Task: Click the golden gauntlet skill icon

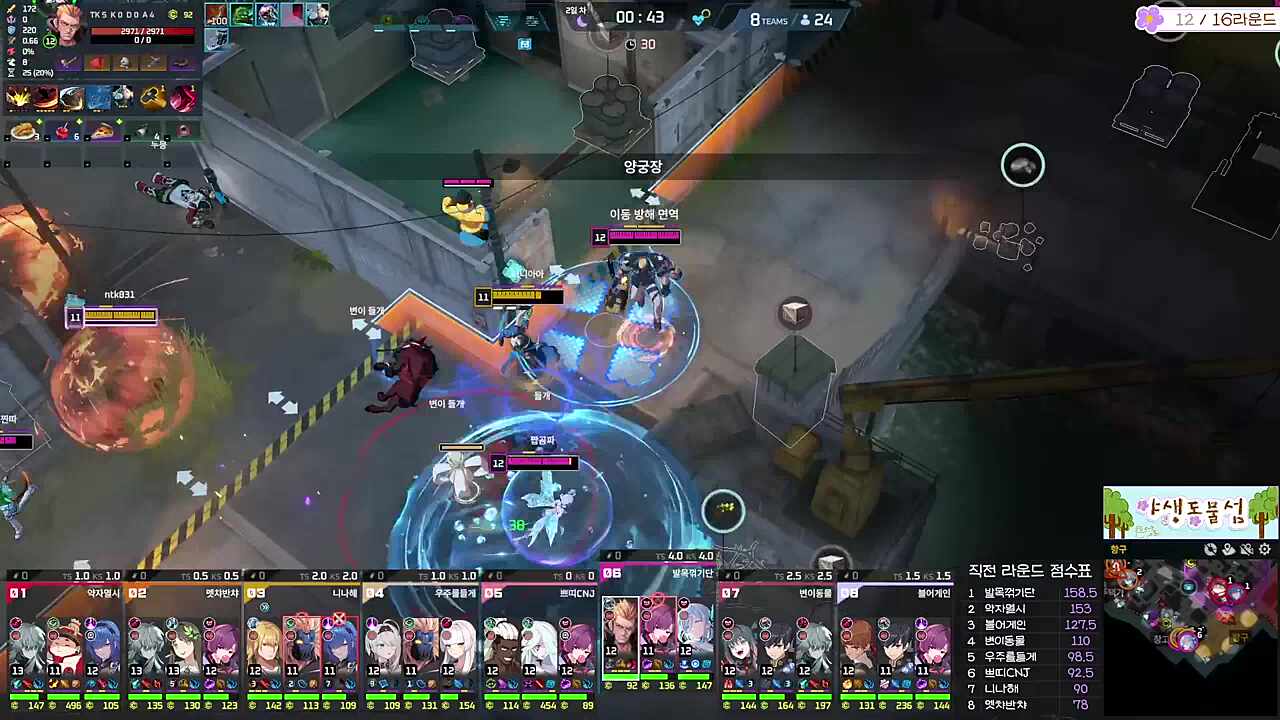Action: [x=153, y=97]
